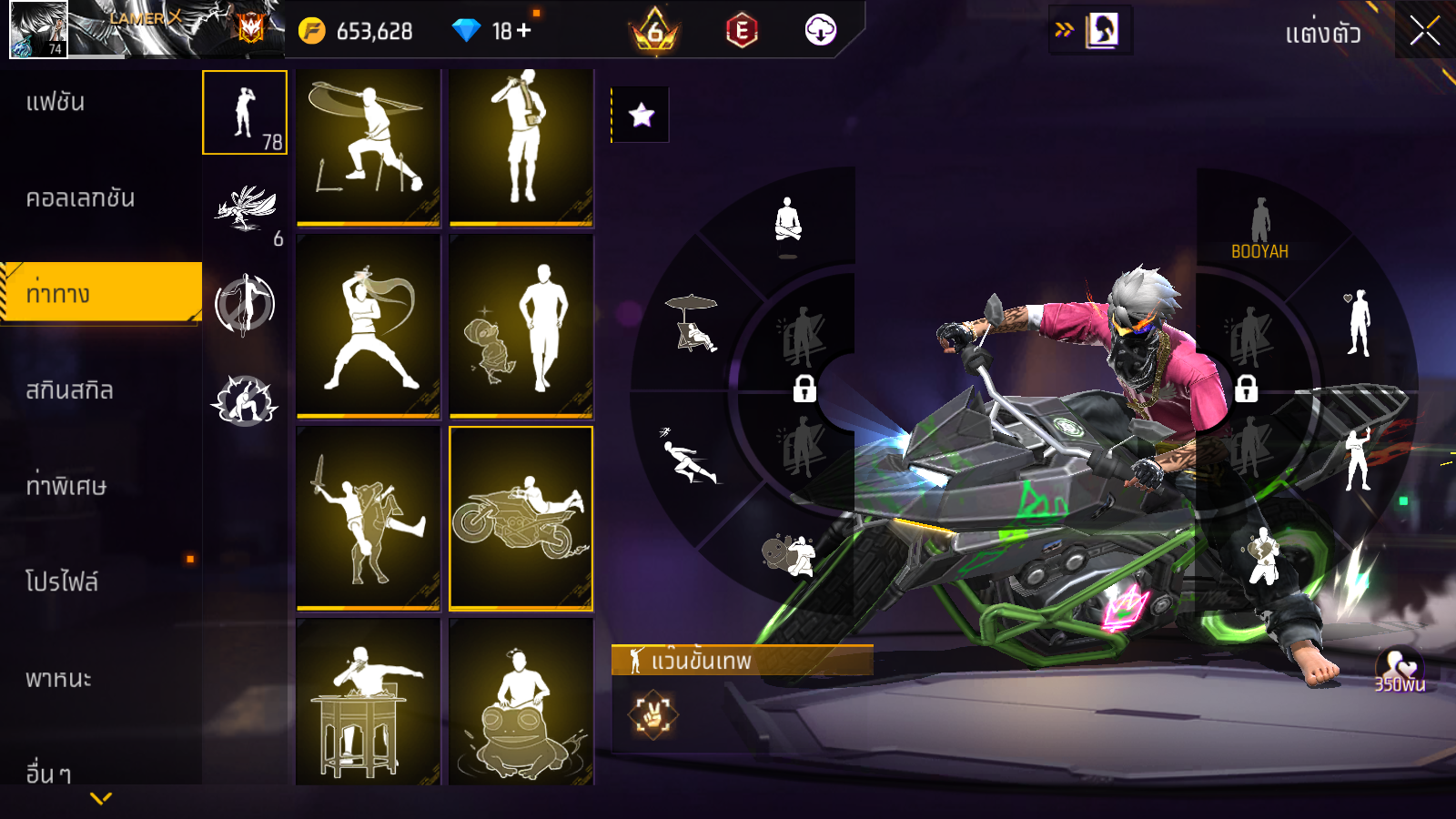The image size is (1456, 819).
Task: Switch to the คอลเลกชัน tab
Action: pos(81,198)
